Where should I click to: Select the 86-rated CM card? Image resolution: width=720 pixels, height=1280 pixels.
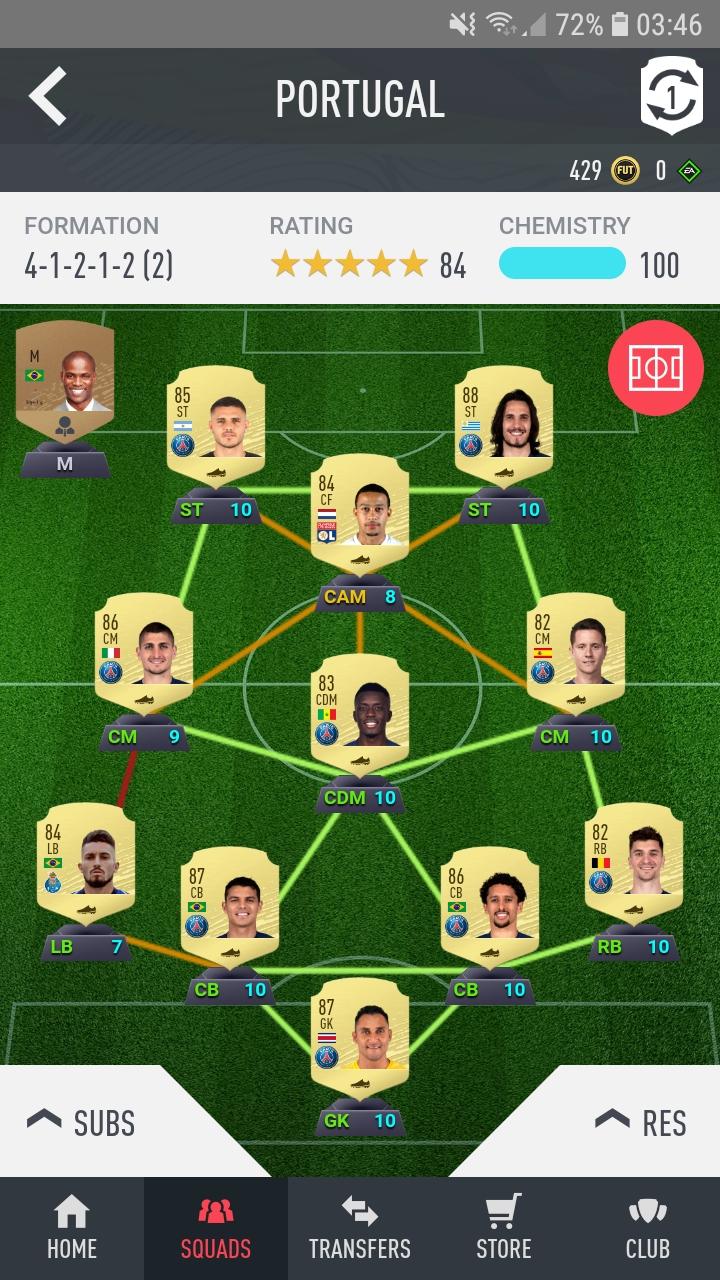(143, 648)
